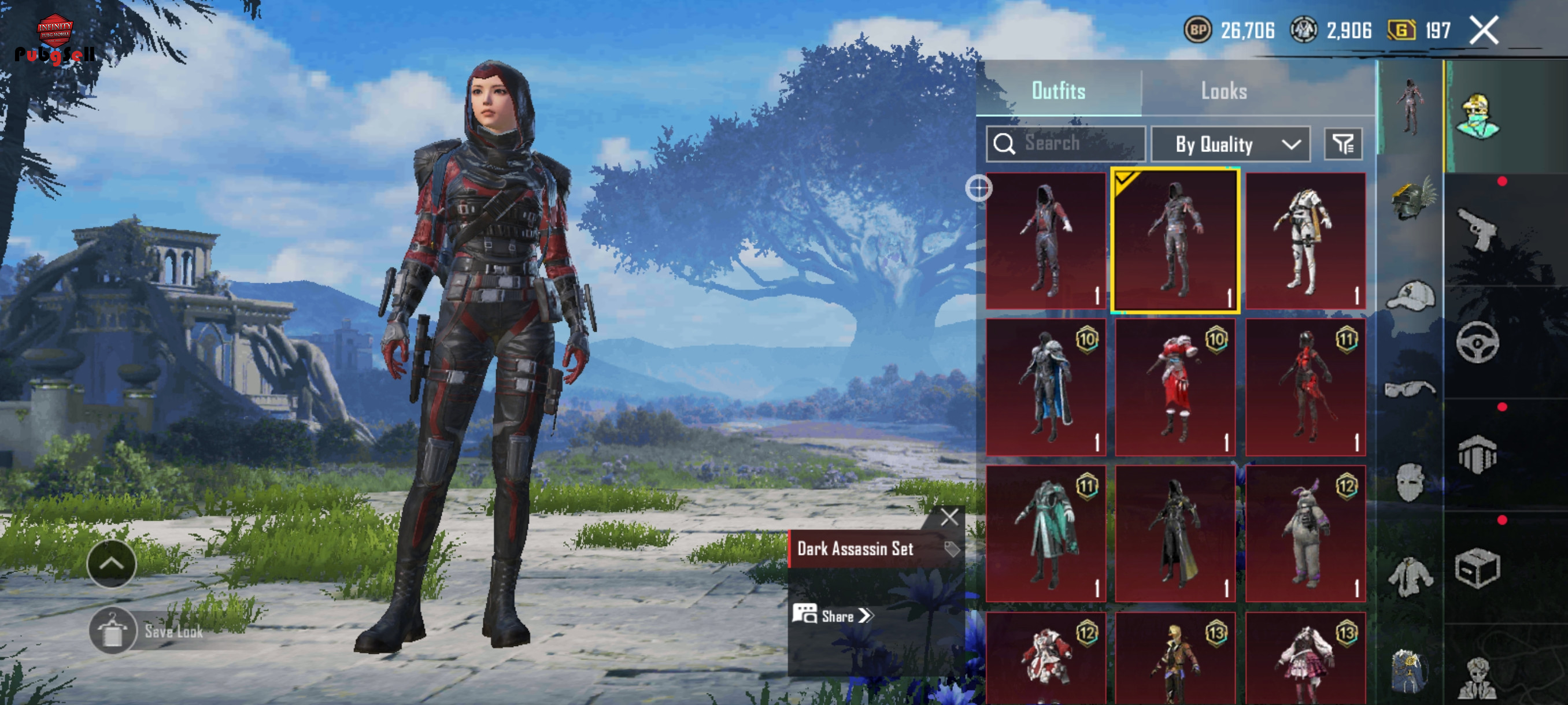Select the Outfits tab

click(x=1058, y=91)
